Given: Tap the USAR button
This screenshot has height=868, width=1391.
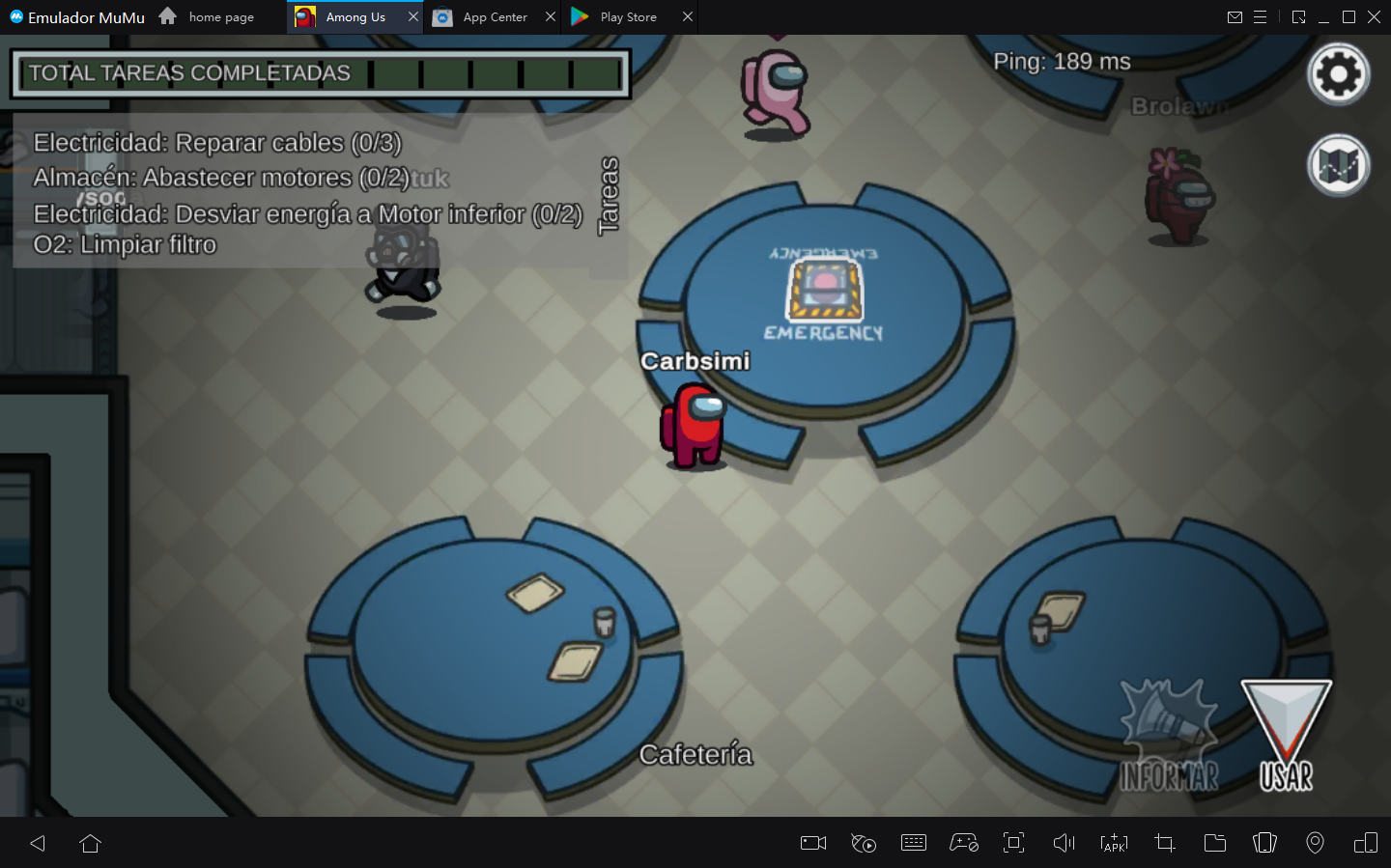Looking at the screenshot, I should point(1286,736).
